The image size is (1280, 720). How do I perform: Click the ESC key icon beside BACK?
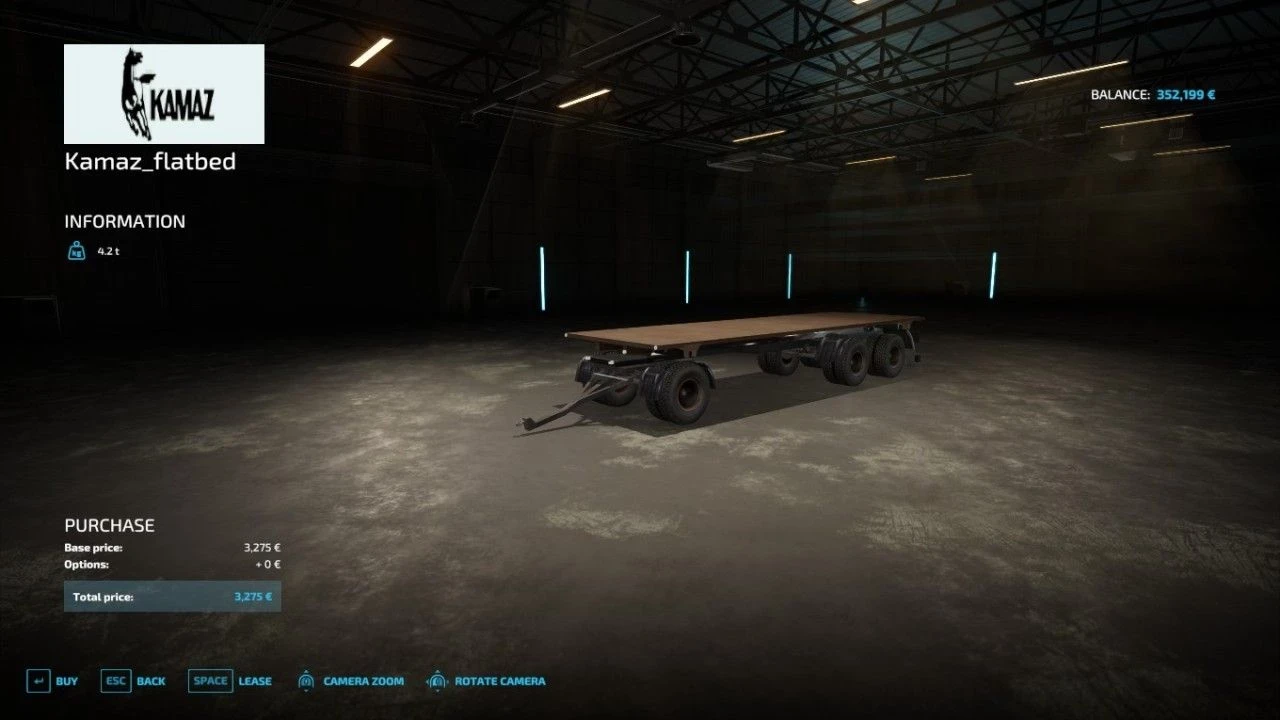(x=115, y=680)
